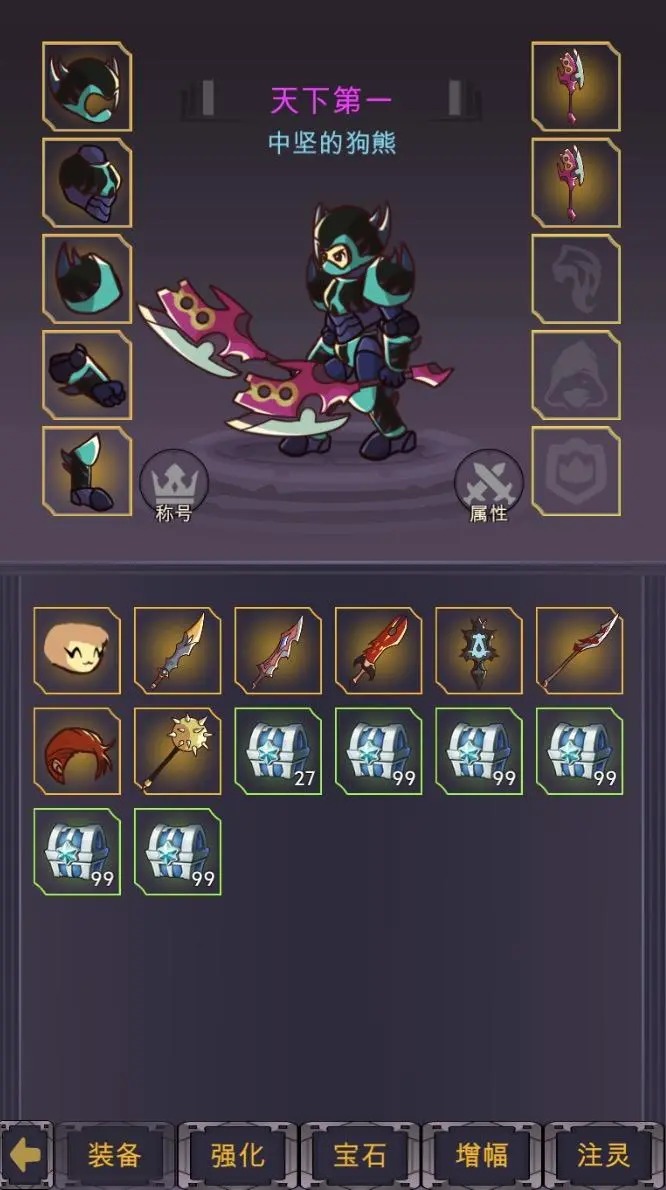Open the 注灵 infusion tab

[x=603, y=1156]
